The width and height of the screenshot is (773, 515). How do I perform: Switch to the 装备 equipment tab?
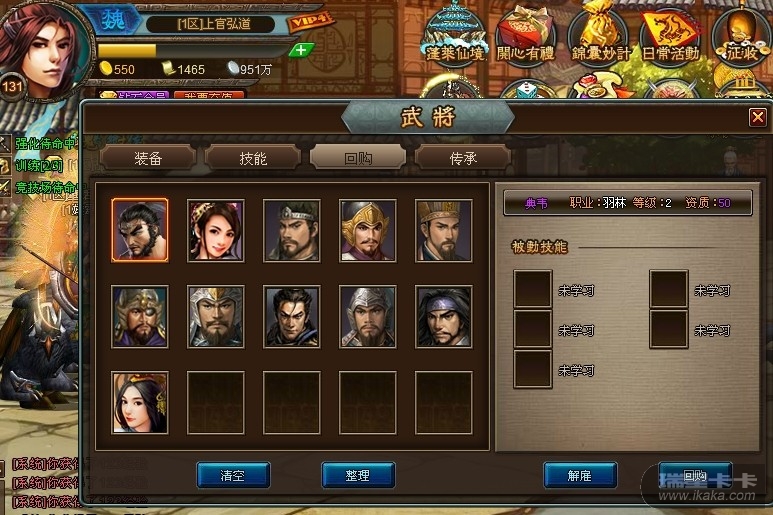148,158
